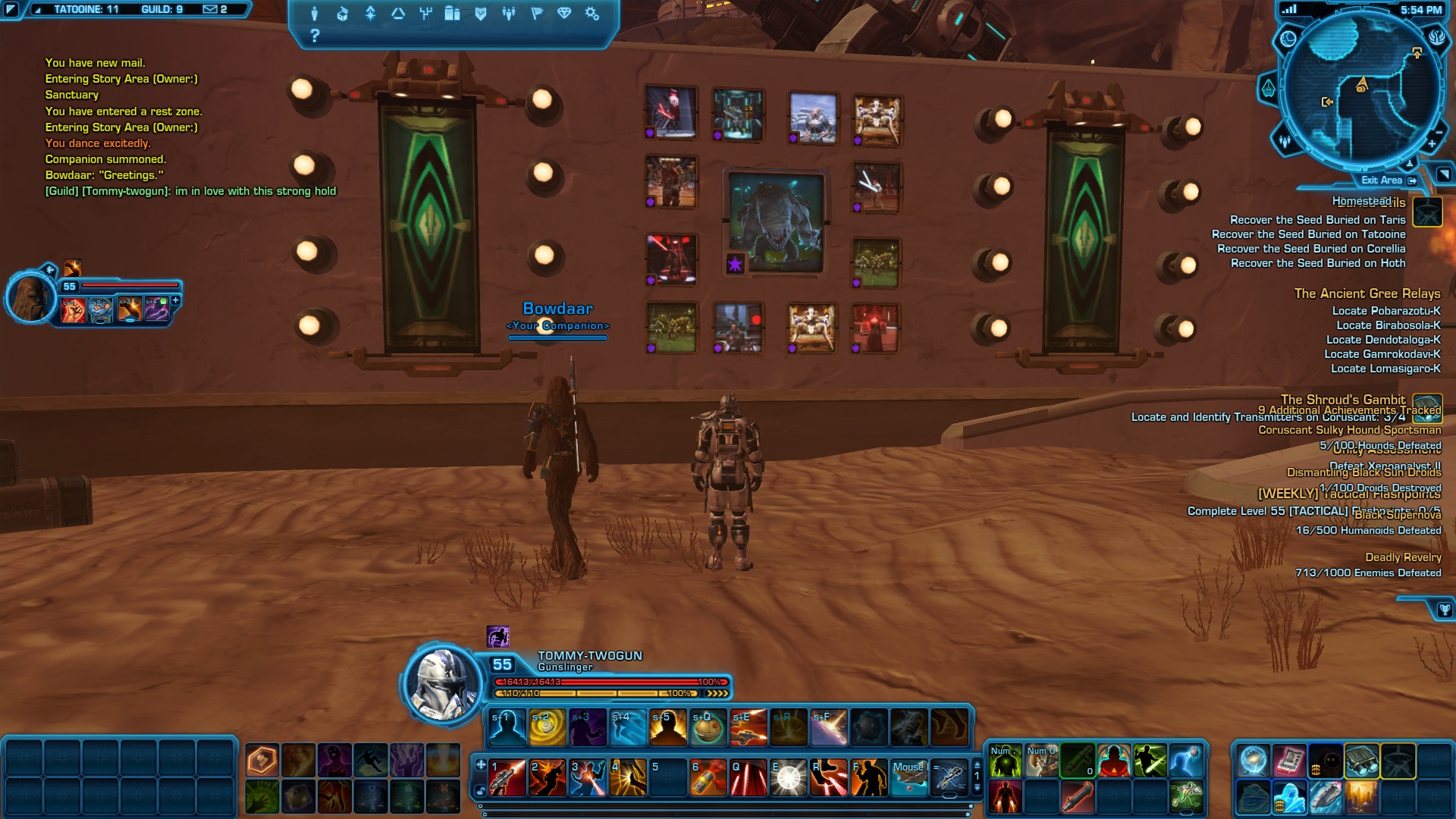Image resolution: width=1456 pixels, height=819 pixels.
Task: Click the circular minimap
Action: 1361,91
